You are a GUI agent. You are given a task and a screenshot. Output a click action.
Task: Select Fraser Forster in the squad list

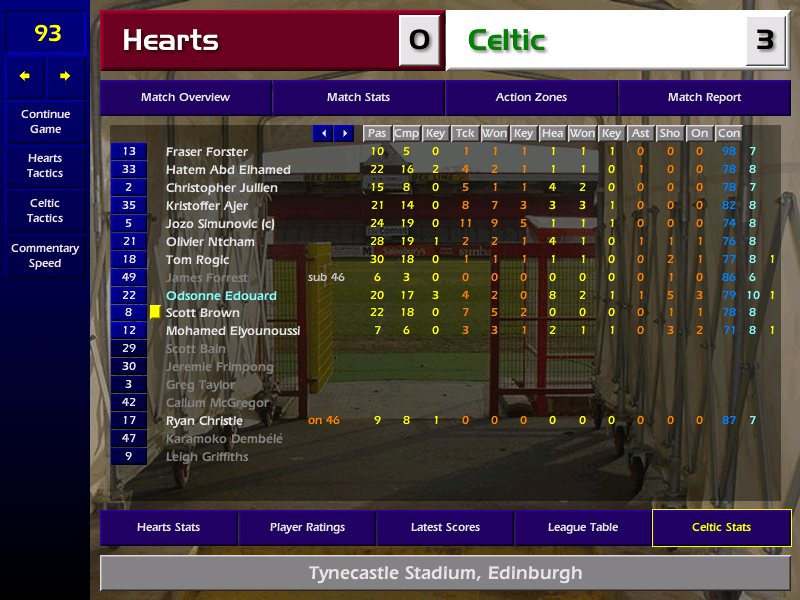207,152
